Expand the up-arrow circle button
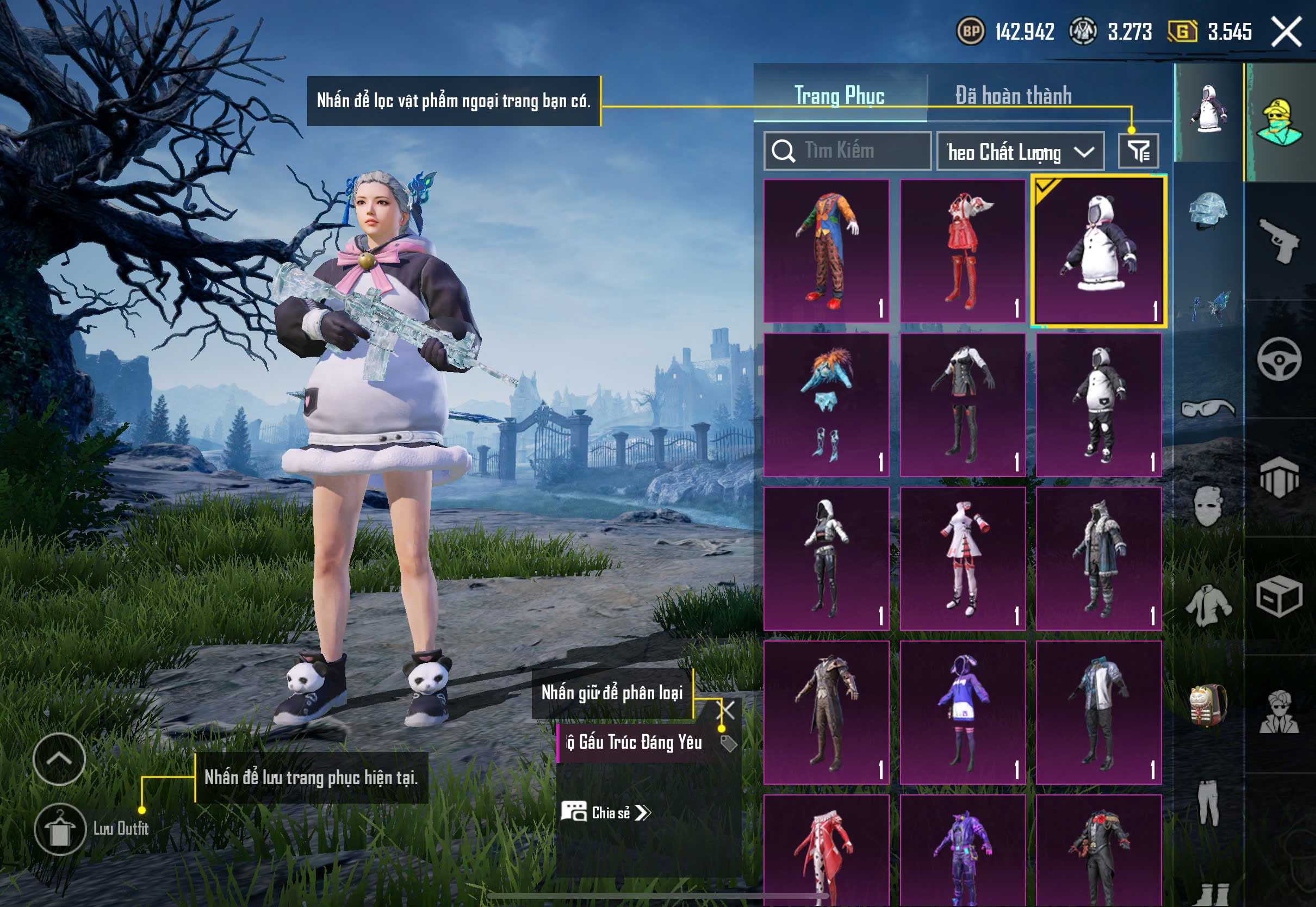1316x907 pixels. tap(59, 759)
